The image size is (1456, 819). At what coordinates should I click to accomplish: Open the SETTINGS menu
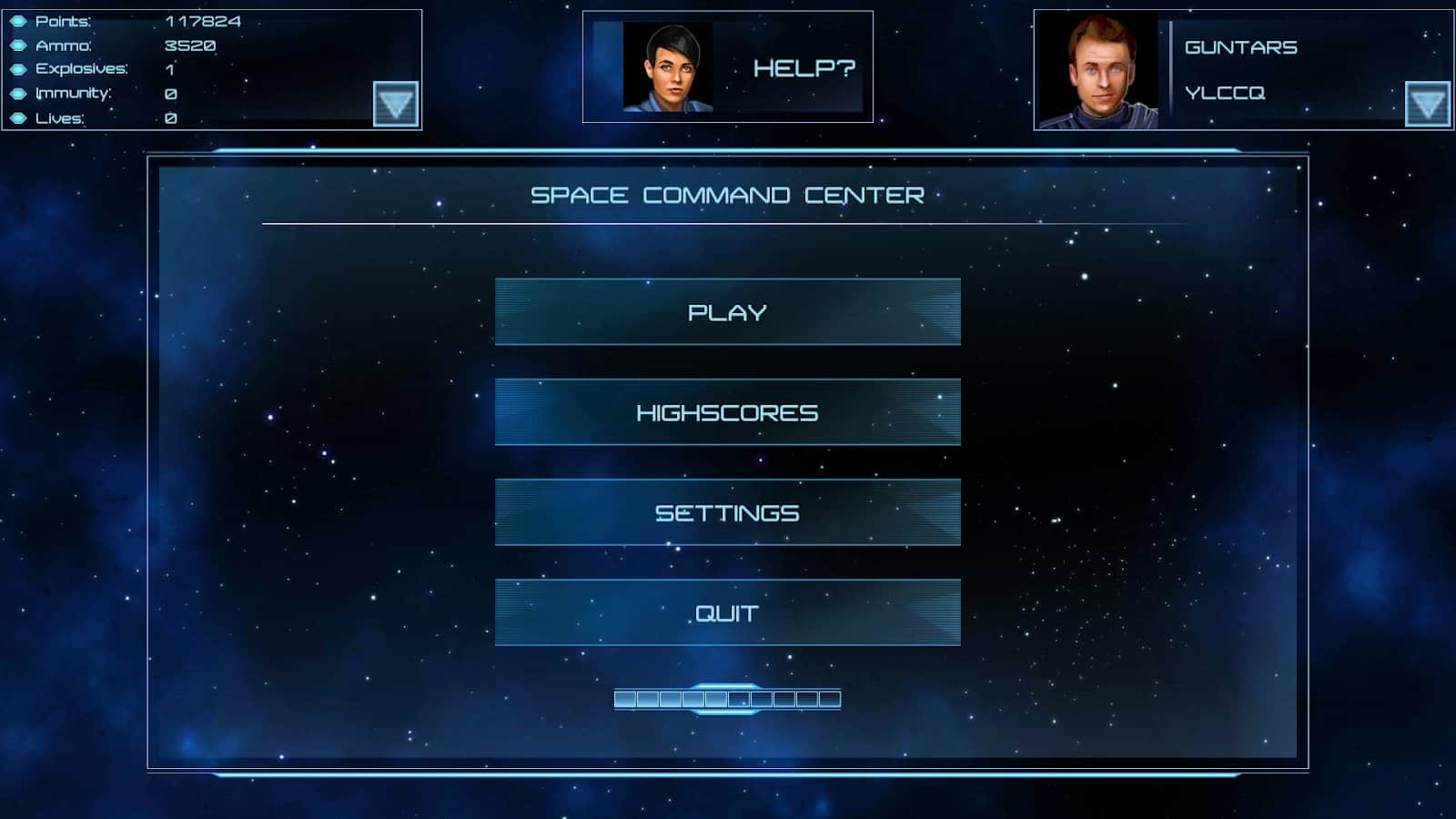(728, 512)
